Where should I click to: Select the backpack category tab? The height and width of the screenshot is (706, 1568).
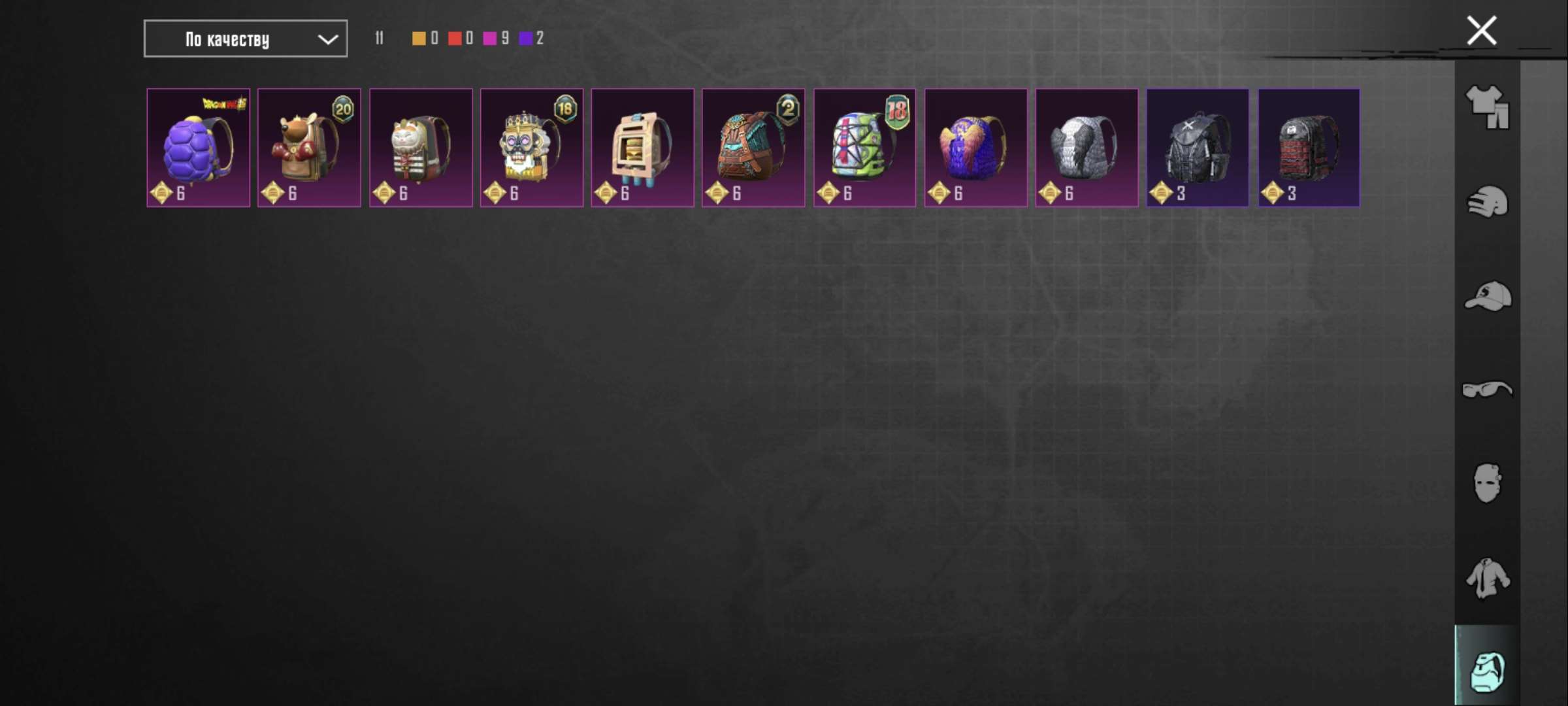(x=1487, y=671)
